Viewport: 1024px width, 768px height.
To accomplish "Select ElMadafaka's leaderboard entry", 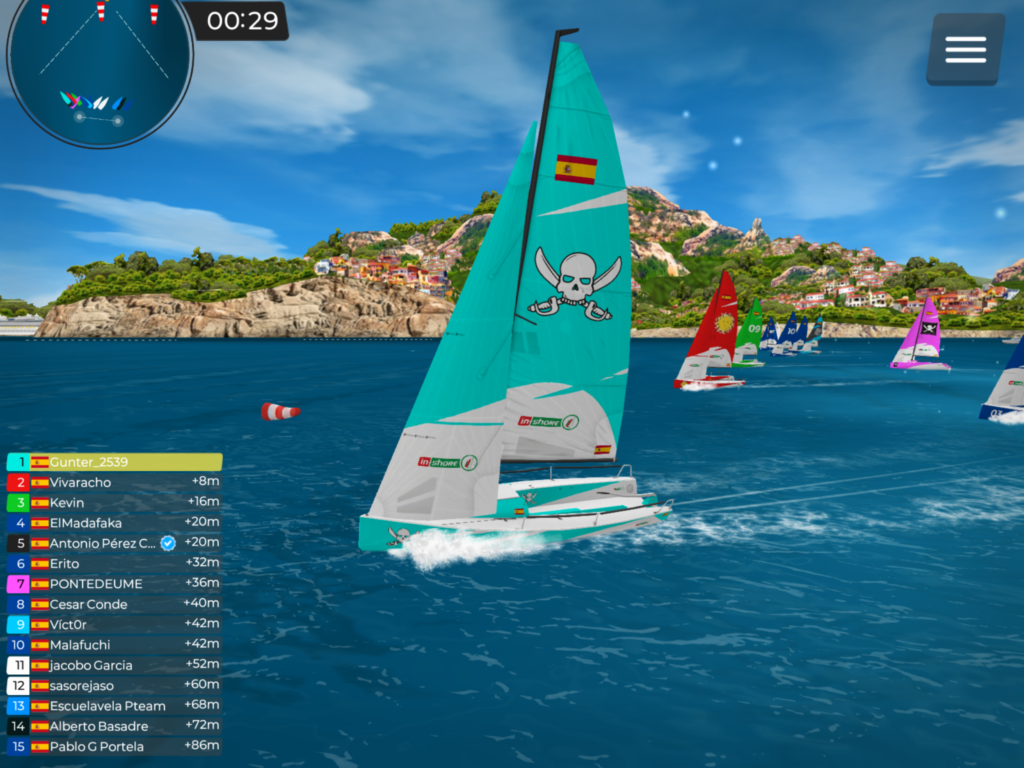I will point(114,523).
